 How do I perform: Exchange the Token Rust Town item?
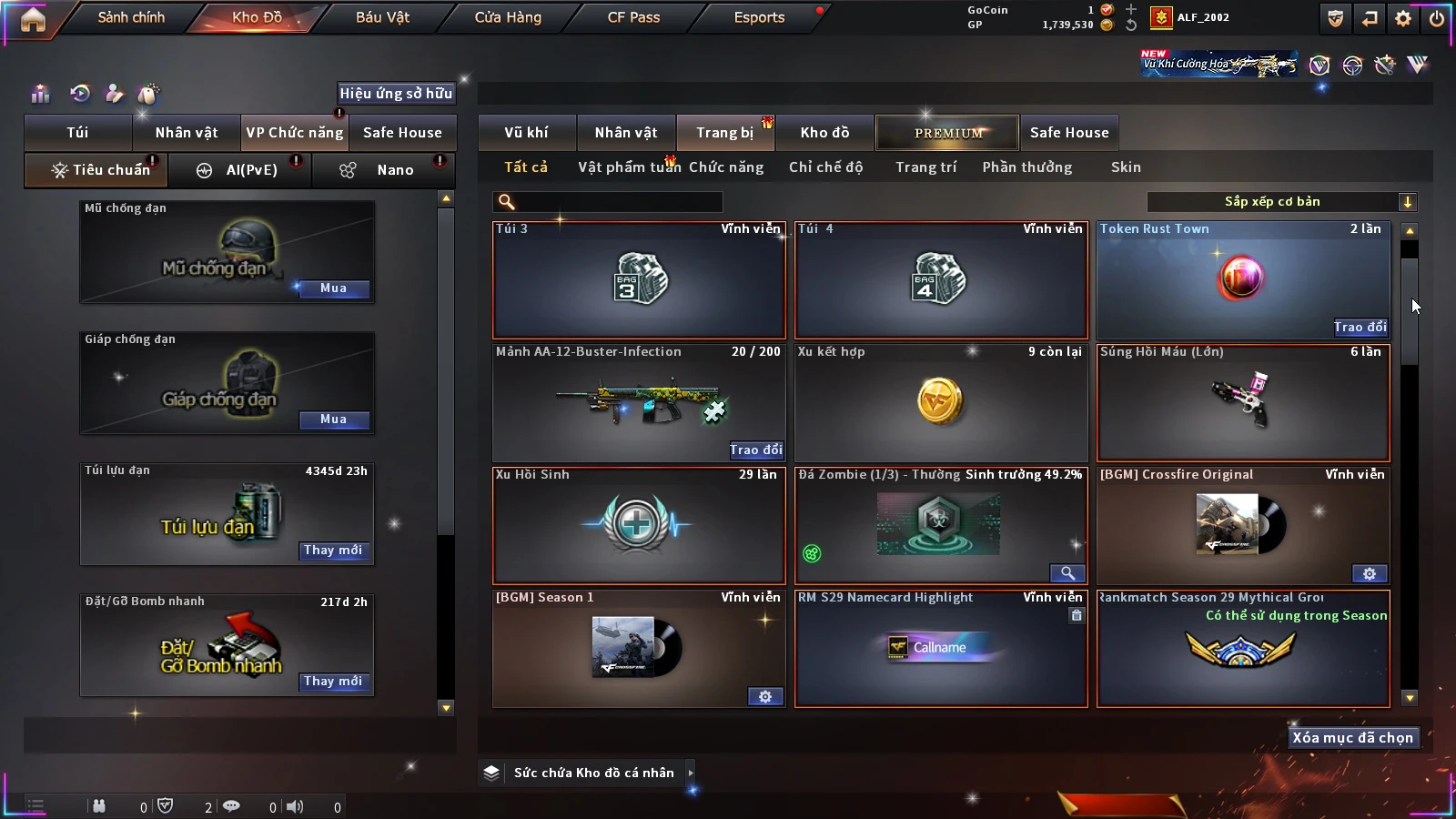pos(1360,328)
